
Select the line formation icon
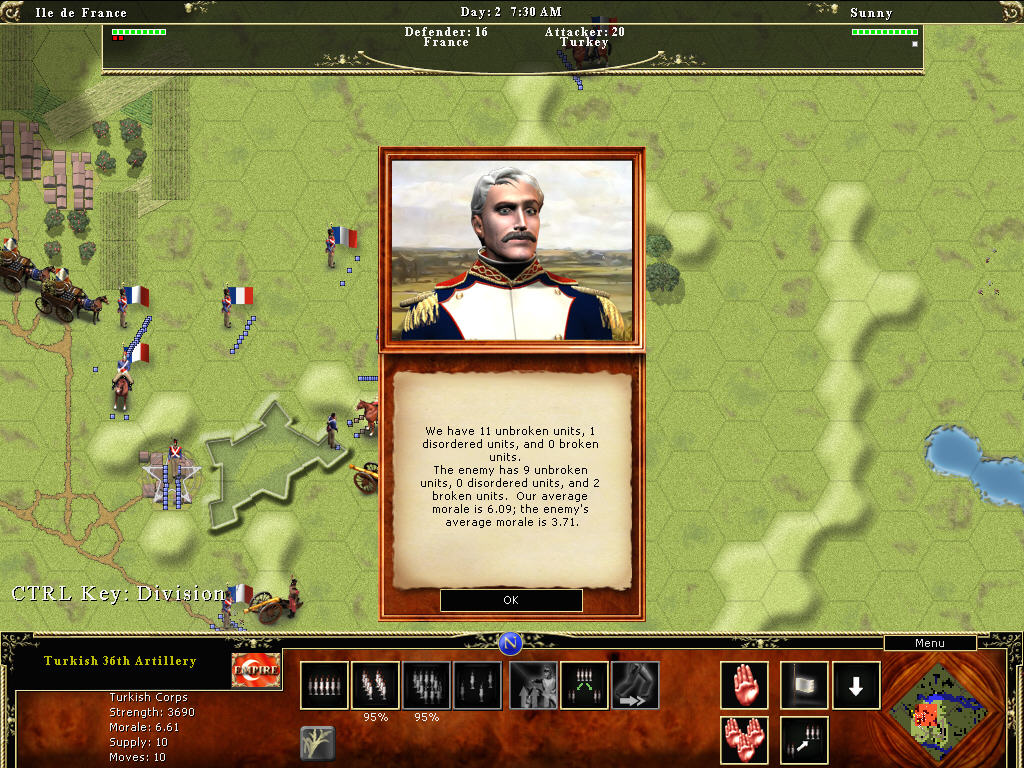[324, 685]
